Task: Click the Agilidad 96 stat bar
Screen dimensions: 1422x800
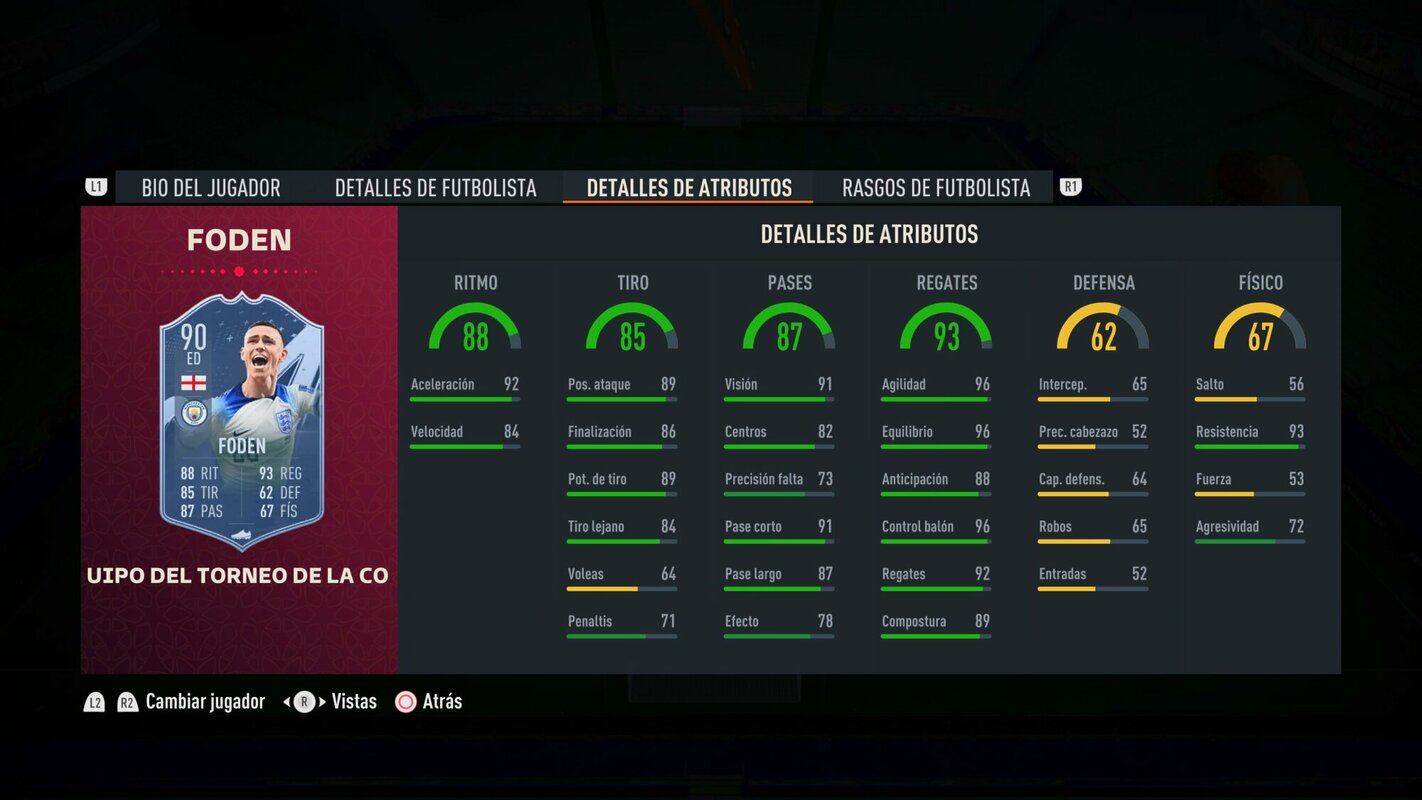Action: [935, 388]
